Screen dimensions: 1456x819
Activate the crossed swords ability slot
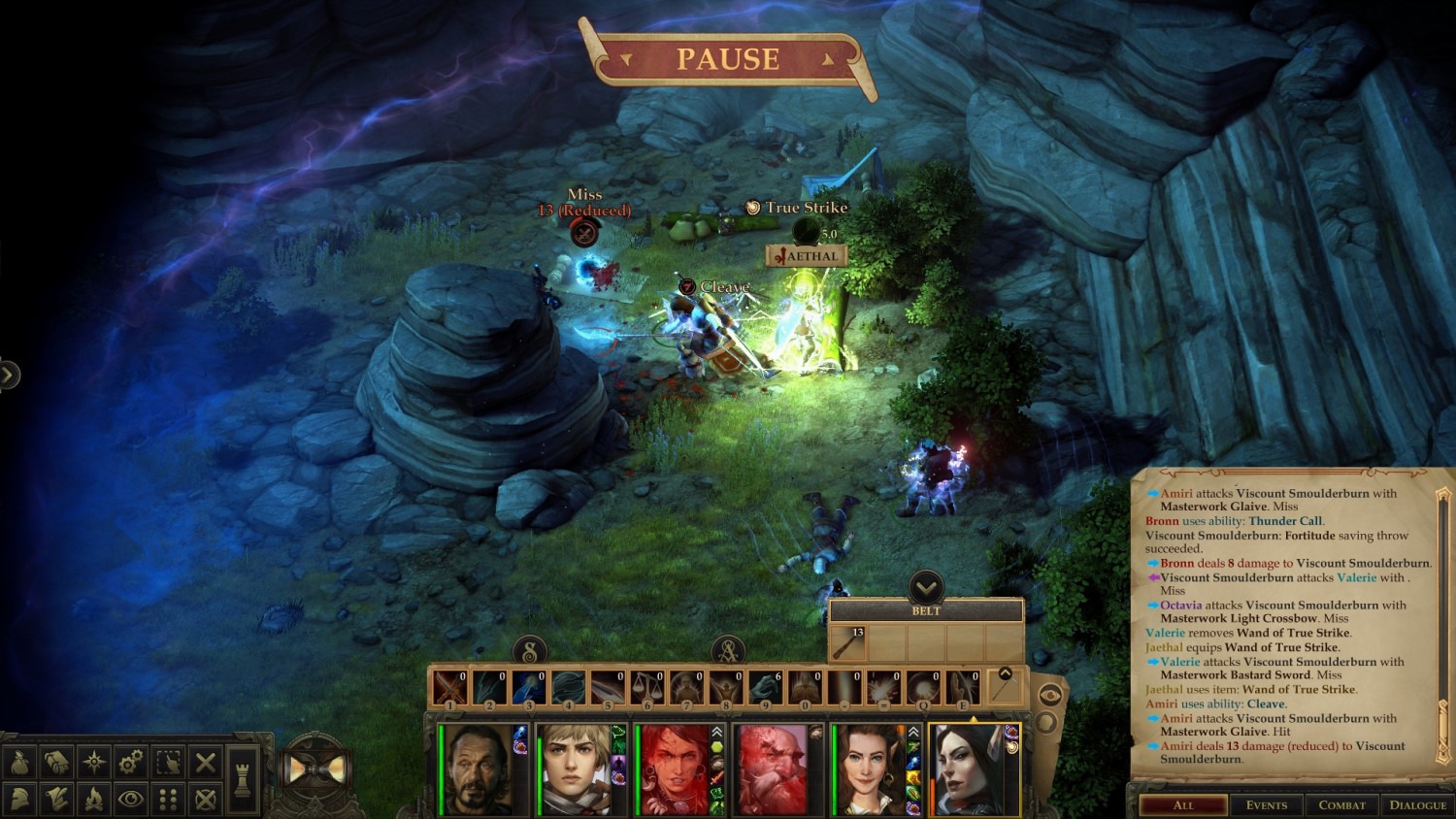click(x=449, y=688)
